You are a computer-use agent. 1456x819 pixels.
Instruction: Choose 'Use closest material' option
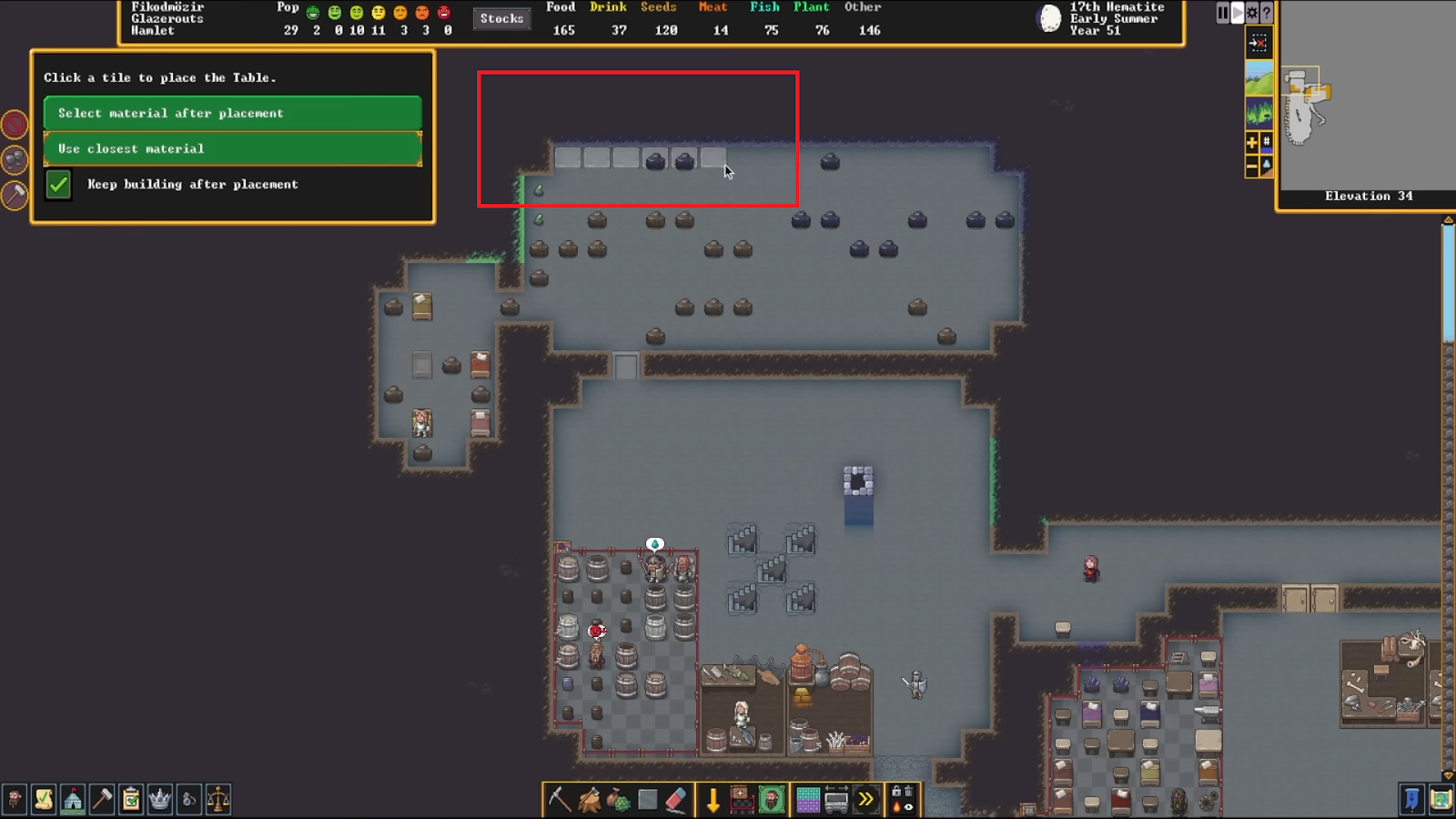tap(232, 148)
